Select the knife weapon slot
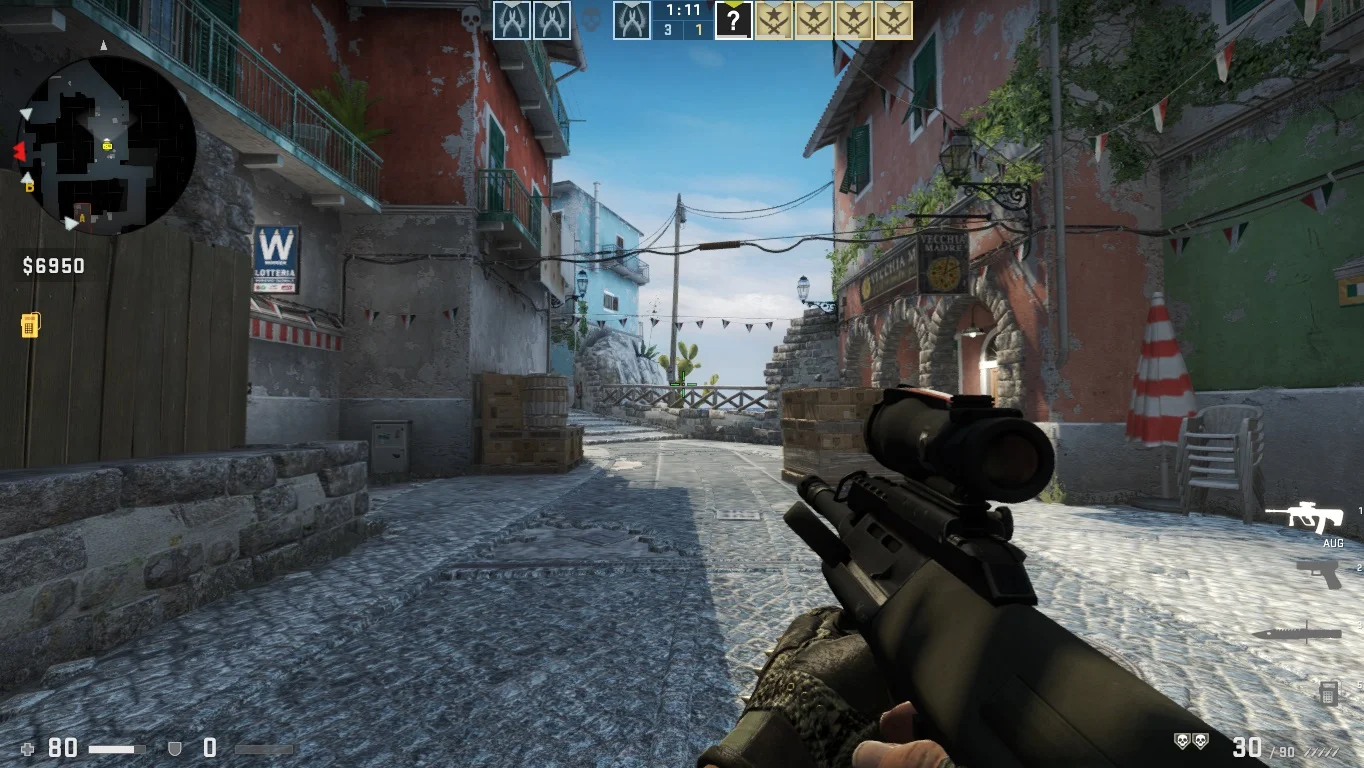 point(1296,633)
